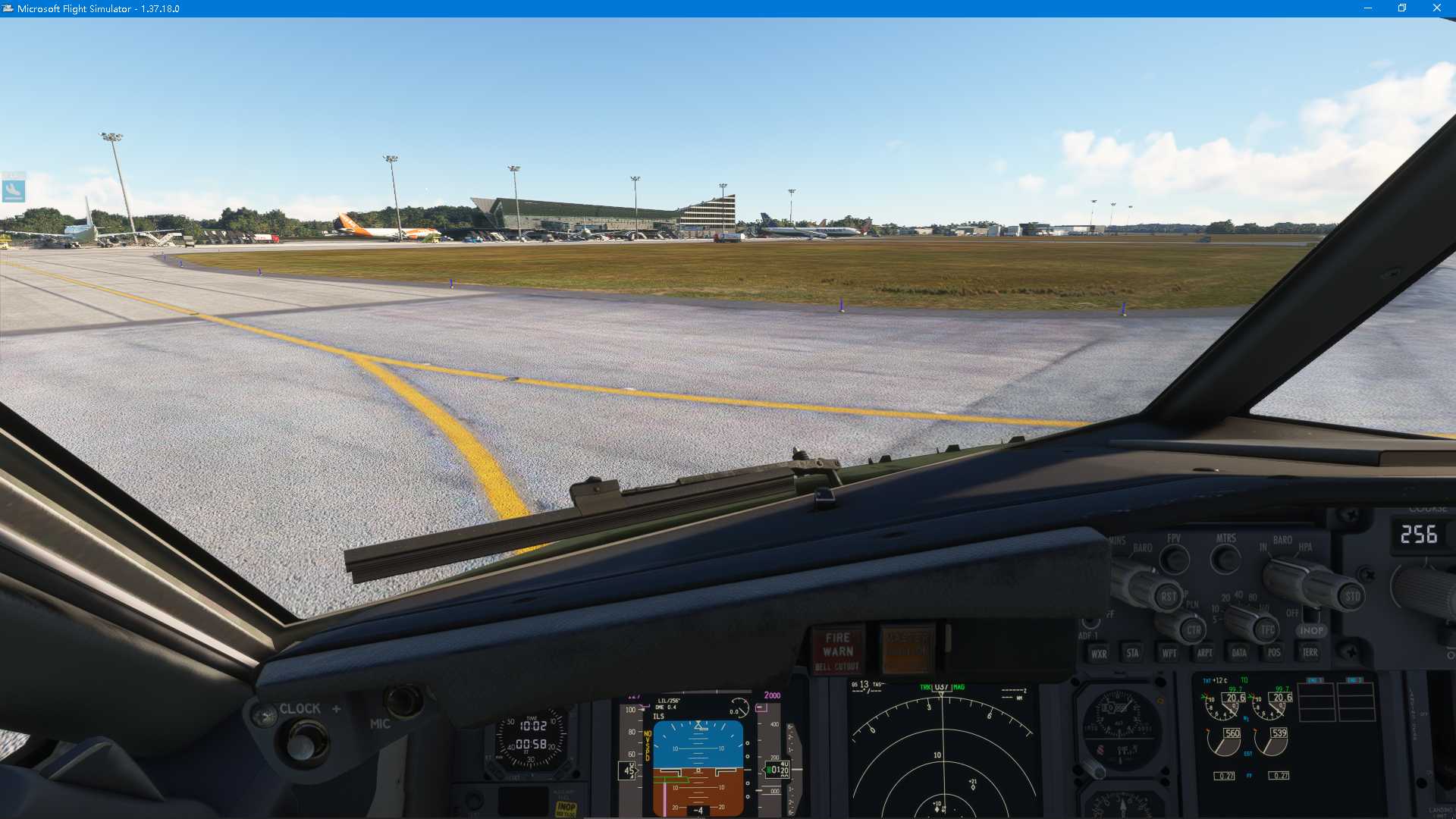Click the TFC map range selector knob
Image resolution: width=1456 pixels, height=819 pixels.
pyautogui.click(x=1266, y=630)
